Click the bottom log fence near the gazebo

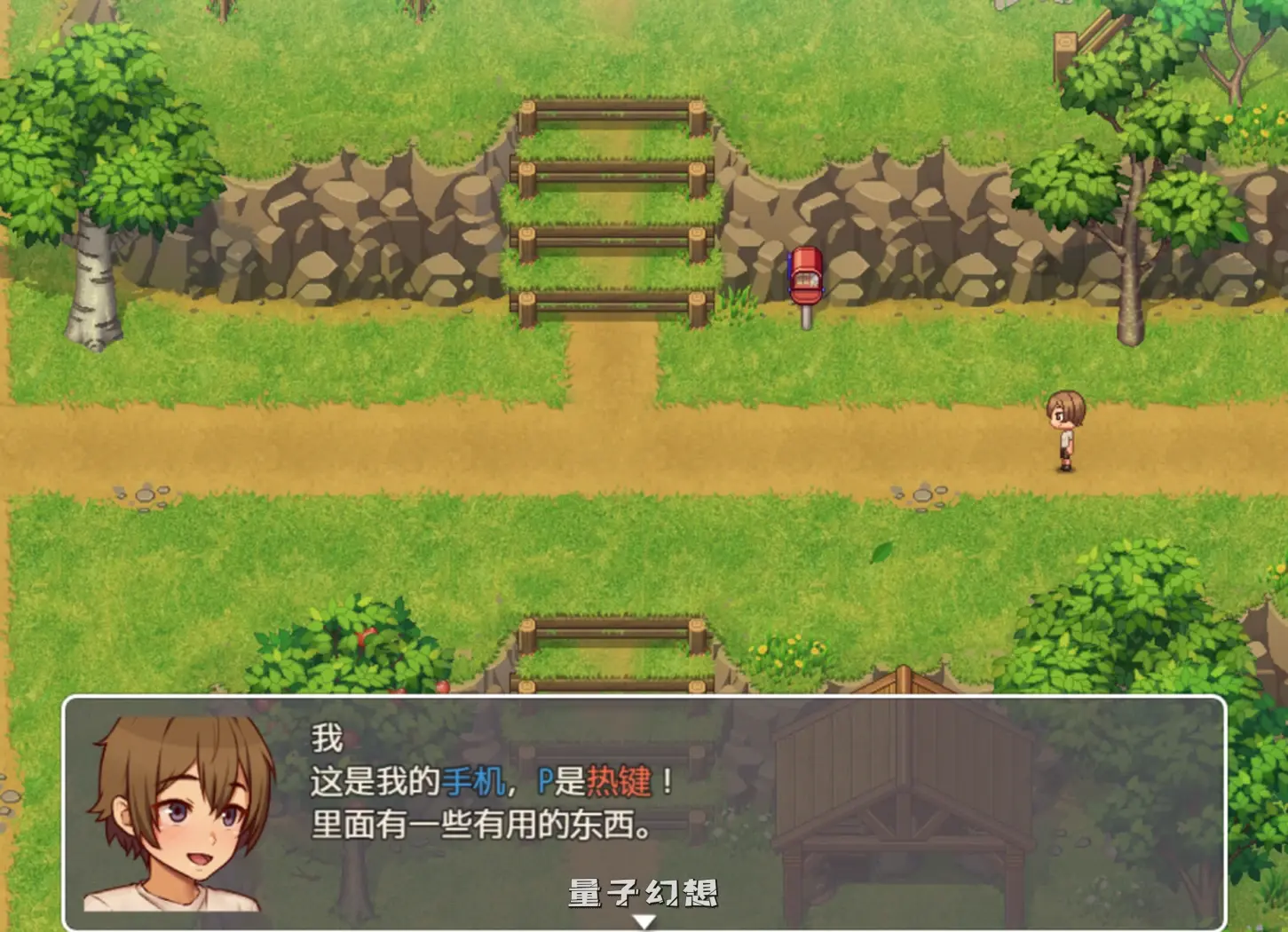(612, 626)
